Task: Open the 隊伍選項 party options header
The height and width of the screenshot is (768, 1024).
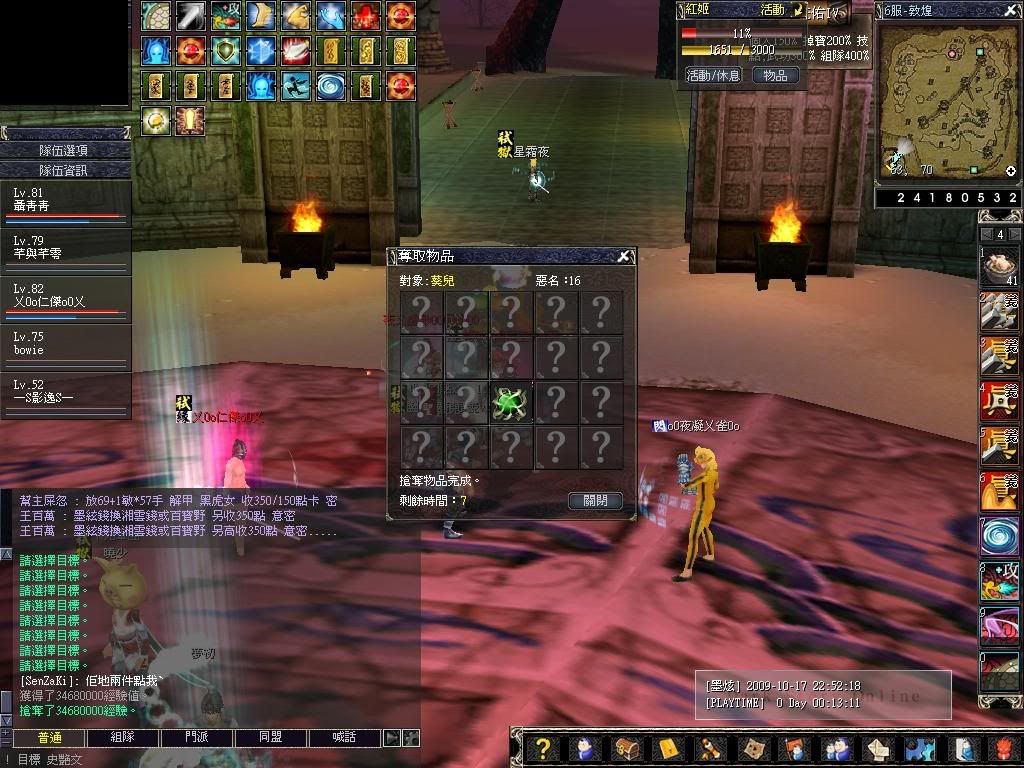Action: [x=65, y=150]
